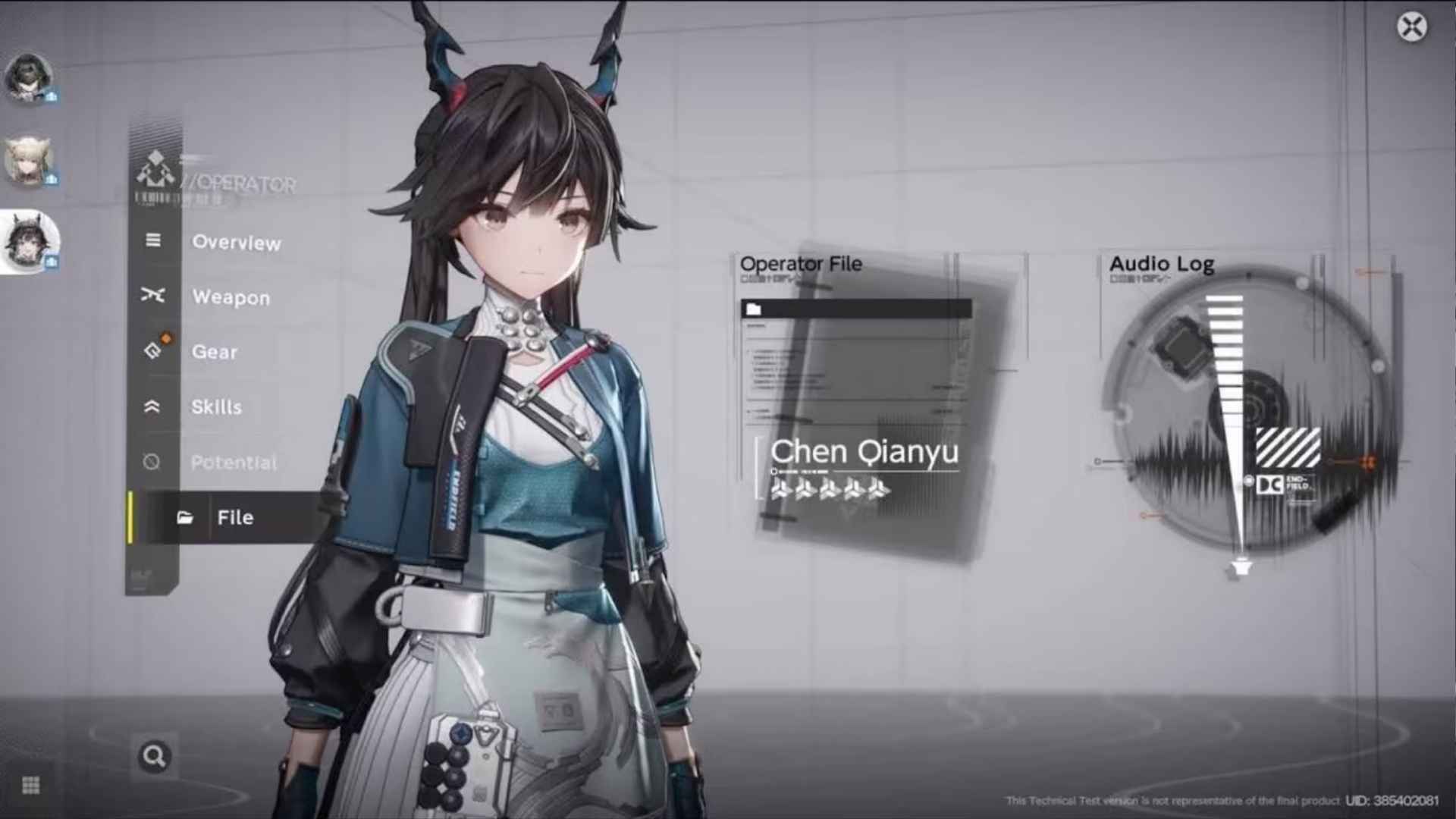Open the Skills section
This screenshot has height=819, width=1456.
218,407
